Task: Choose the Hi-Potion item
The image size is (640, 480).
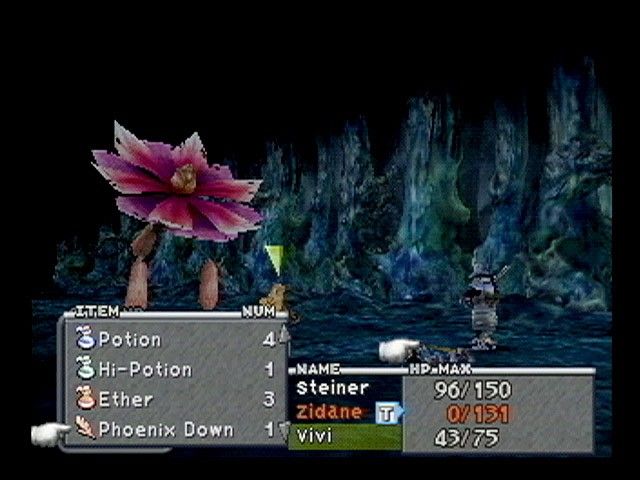Action: 145,370
